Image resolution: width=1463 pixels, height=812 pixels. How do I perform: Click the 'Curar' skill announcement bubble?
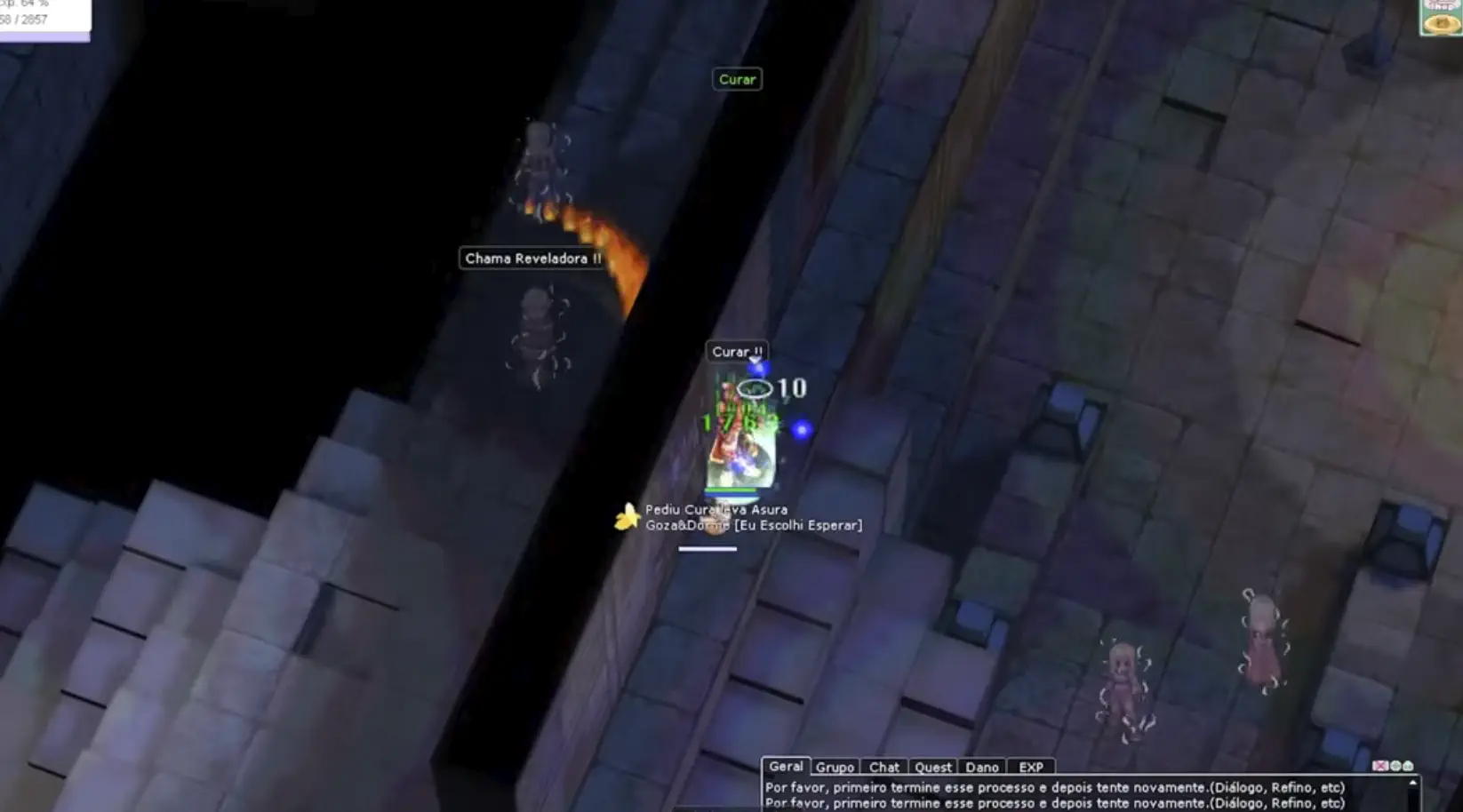pyautogui.click(x=737, y=79)
